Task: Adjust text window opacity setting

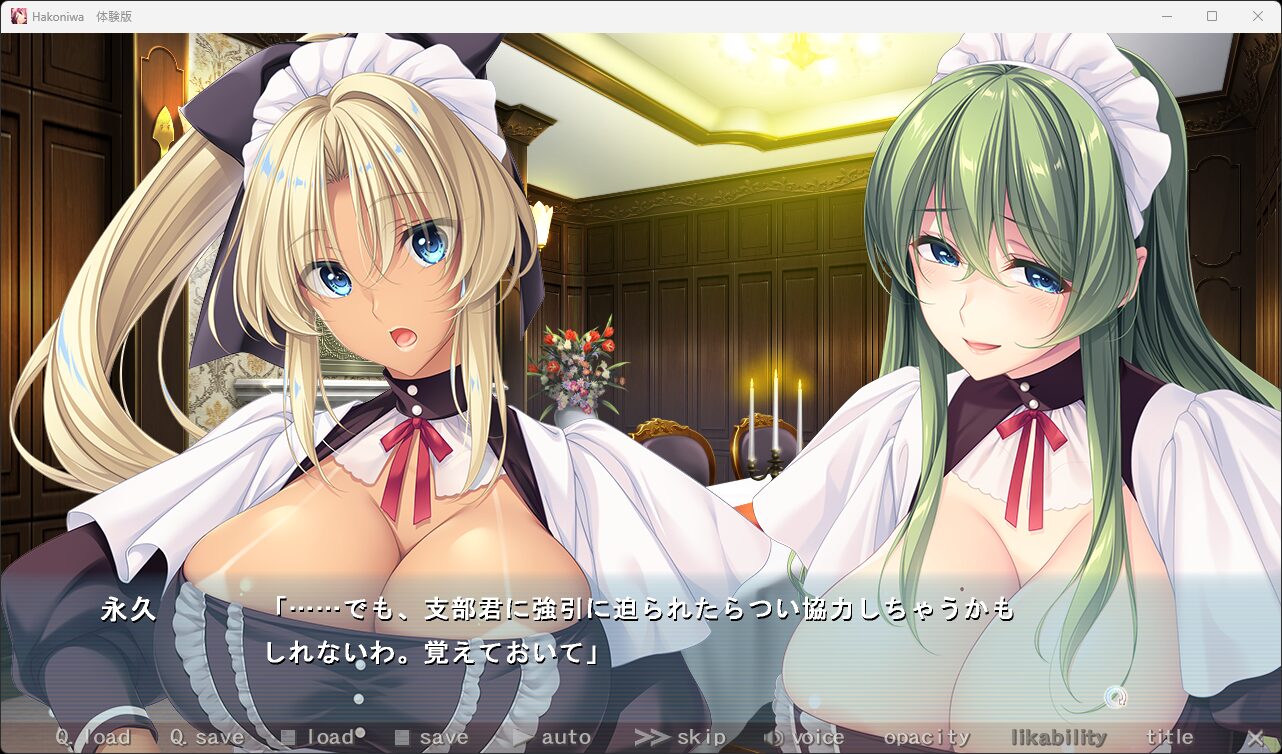Action: coord(927,738)
